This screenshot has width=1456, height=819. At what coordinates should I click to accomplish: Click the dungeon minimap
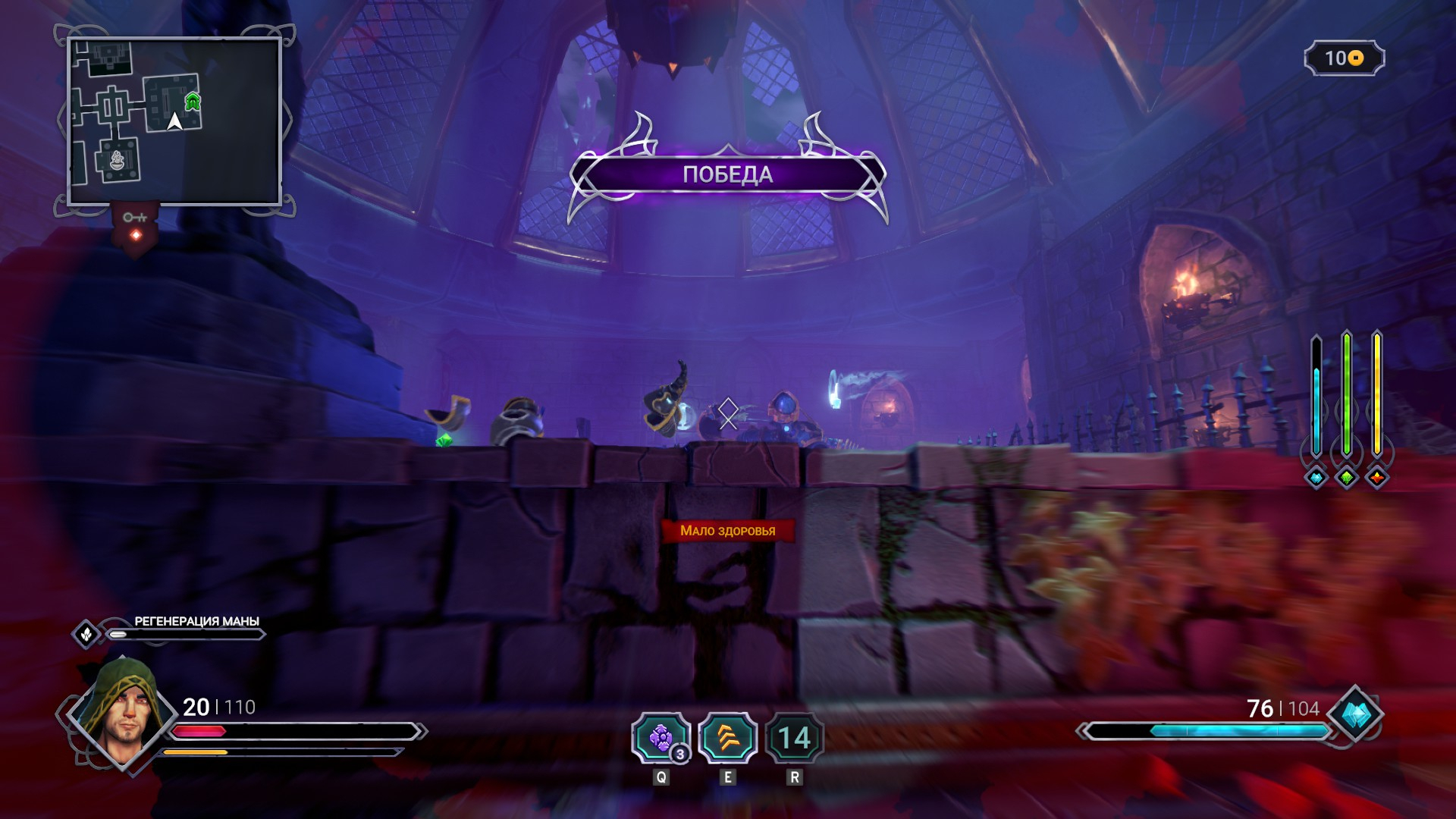coord(174,121)
